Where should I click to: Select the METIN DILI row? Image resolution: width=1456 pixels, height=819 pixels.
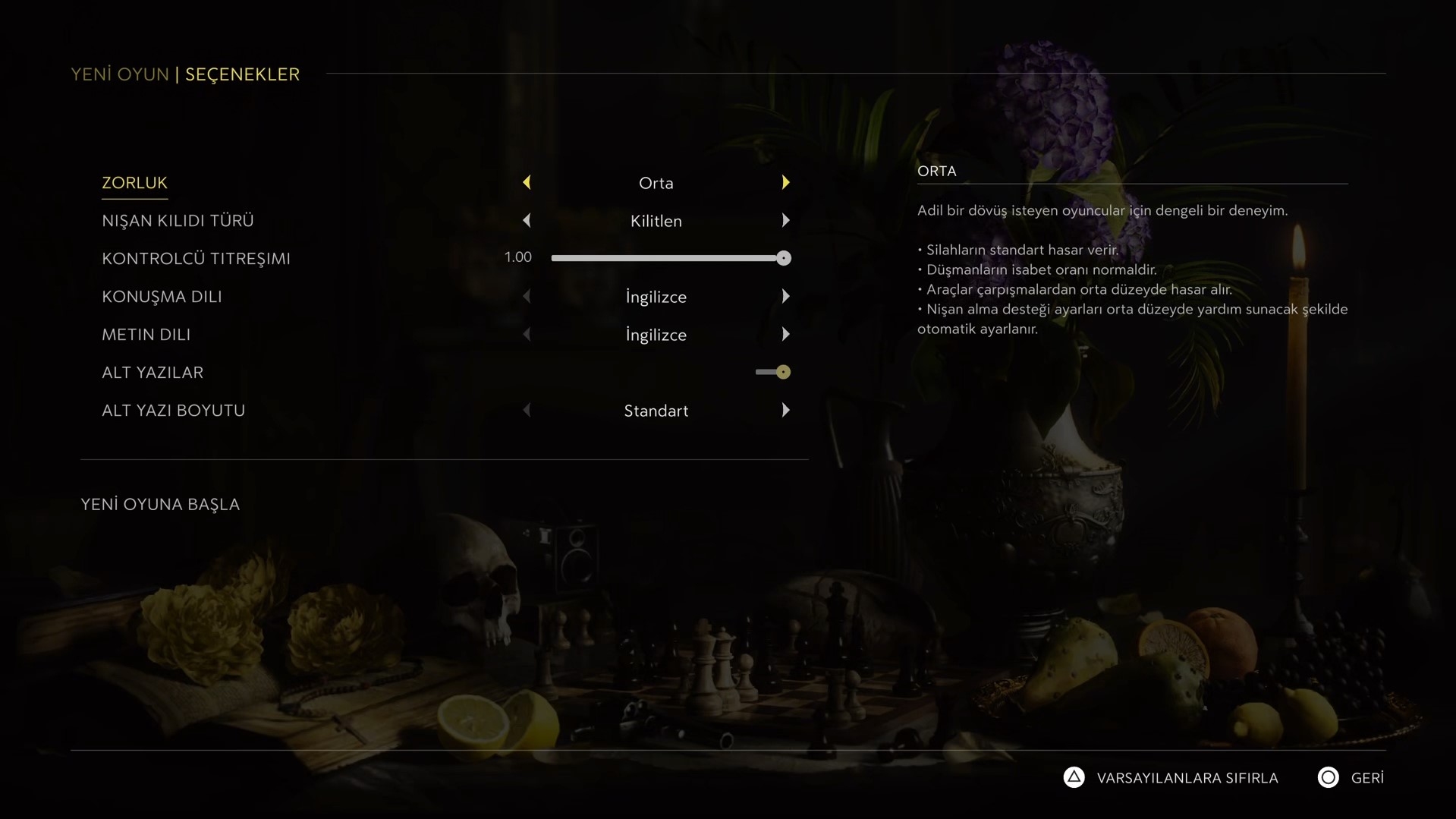point(146,335)
